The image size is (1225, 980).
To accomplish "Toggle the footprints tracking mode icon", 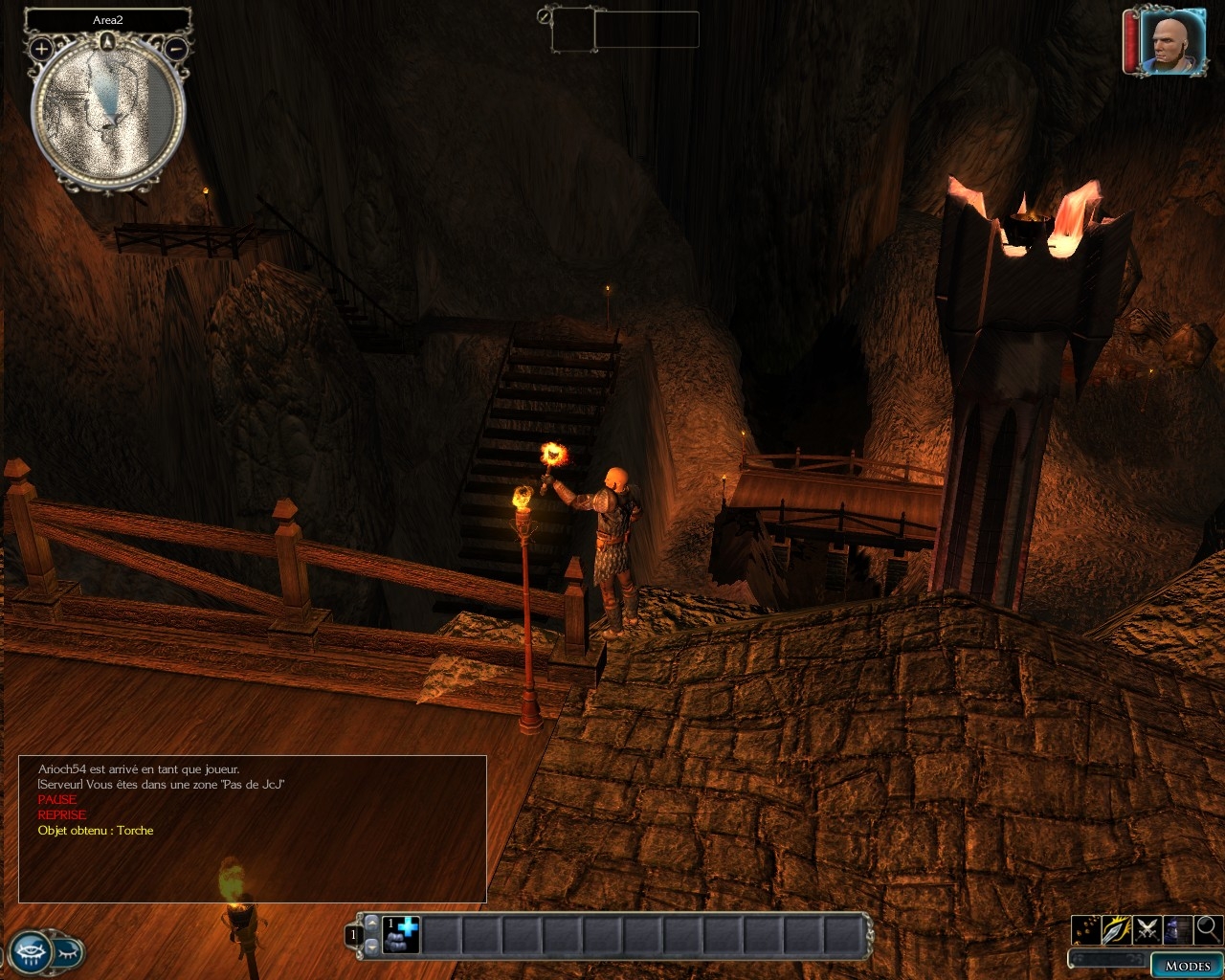I will [x=1086, y=928].
